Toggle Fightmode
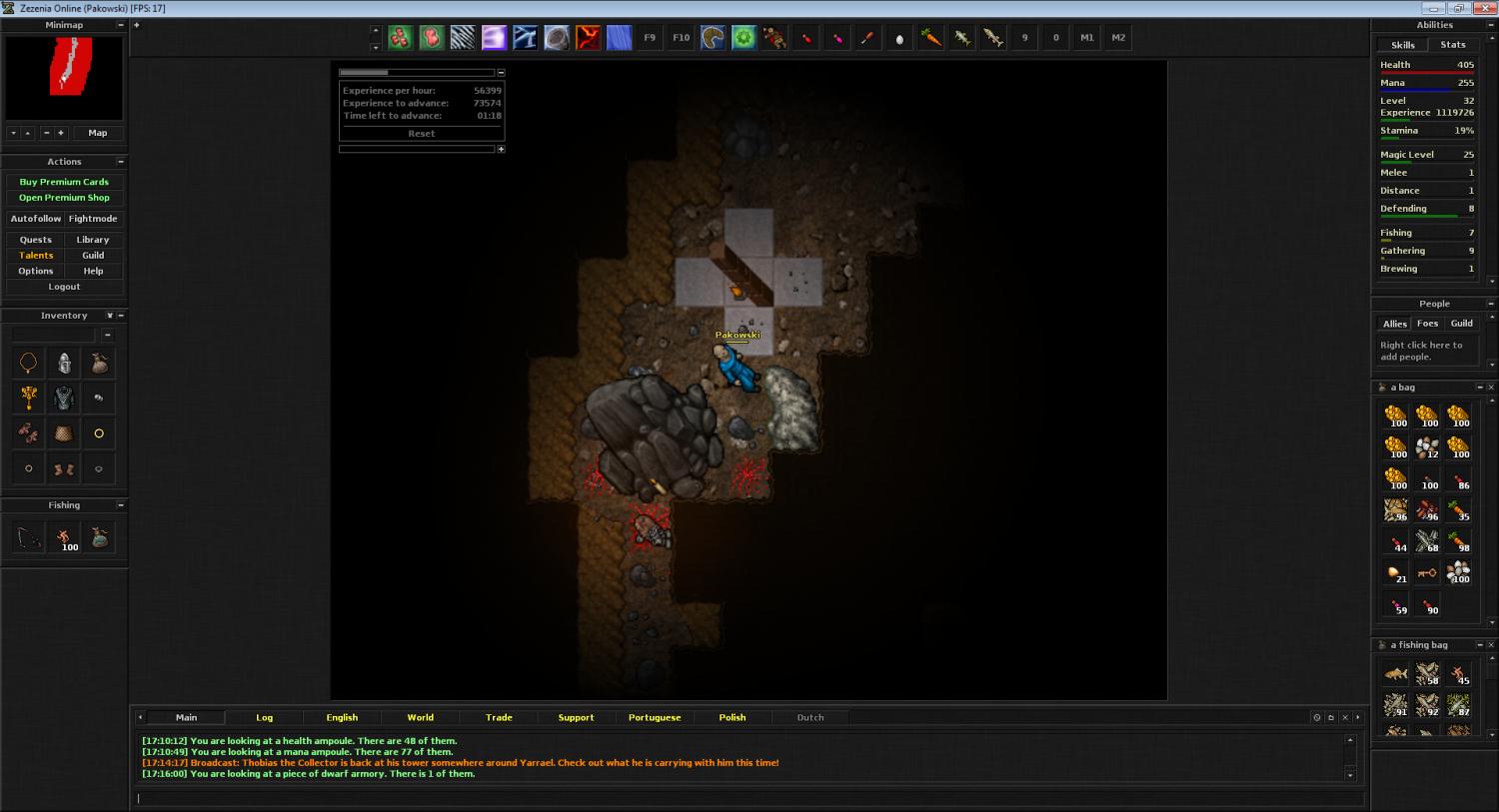This screenshot has width=1499, height=812. tap(93, 219)
